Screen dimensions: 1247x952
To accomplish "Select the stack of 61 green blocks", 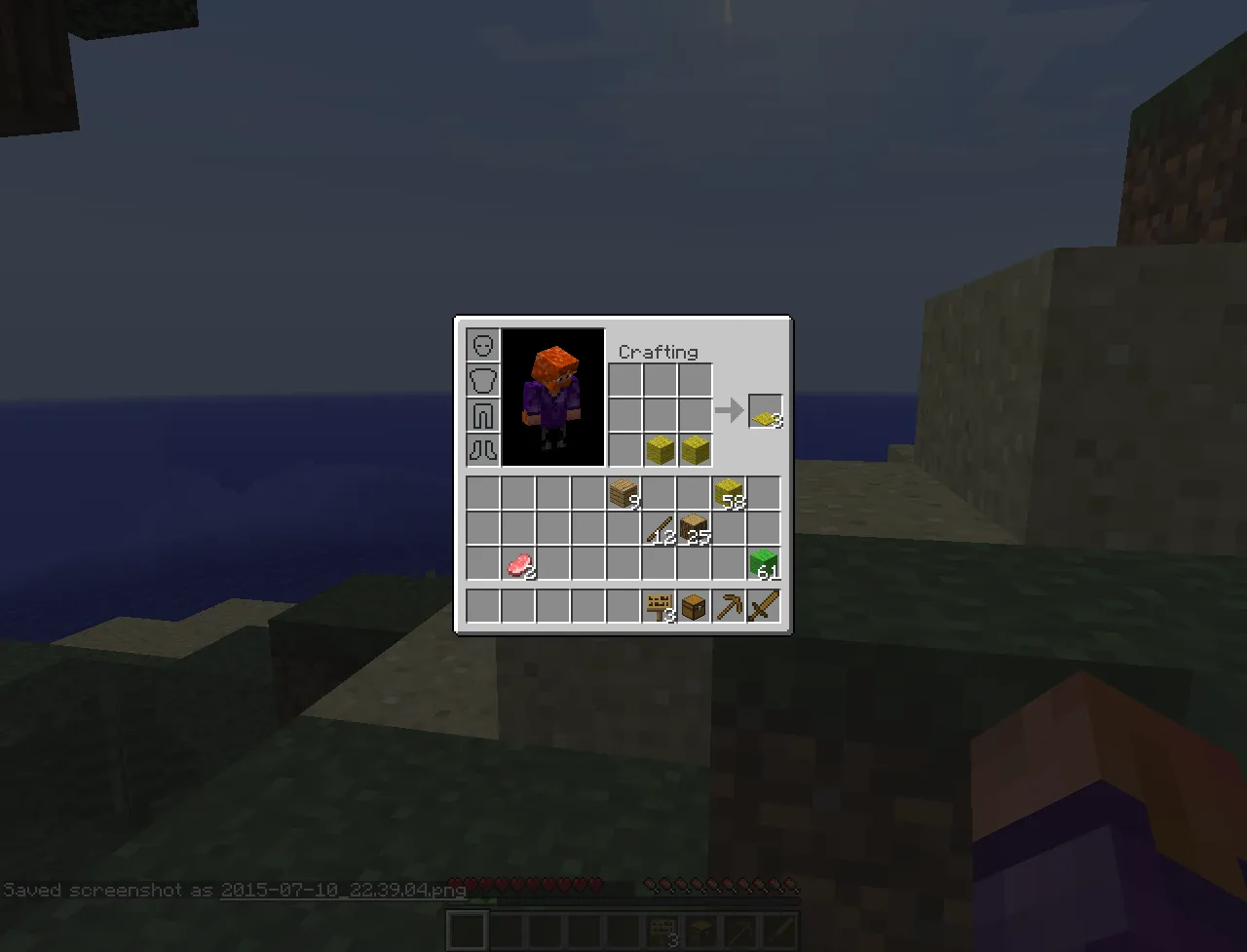I will pos(763,562).
